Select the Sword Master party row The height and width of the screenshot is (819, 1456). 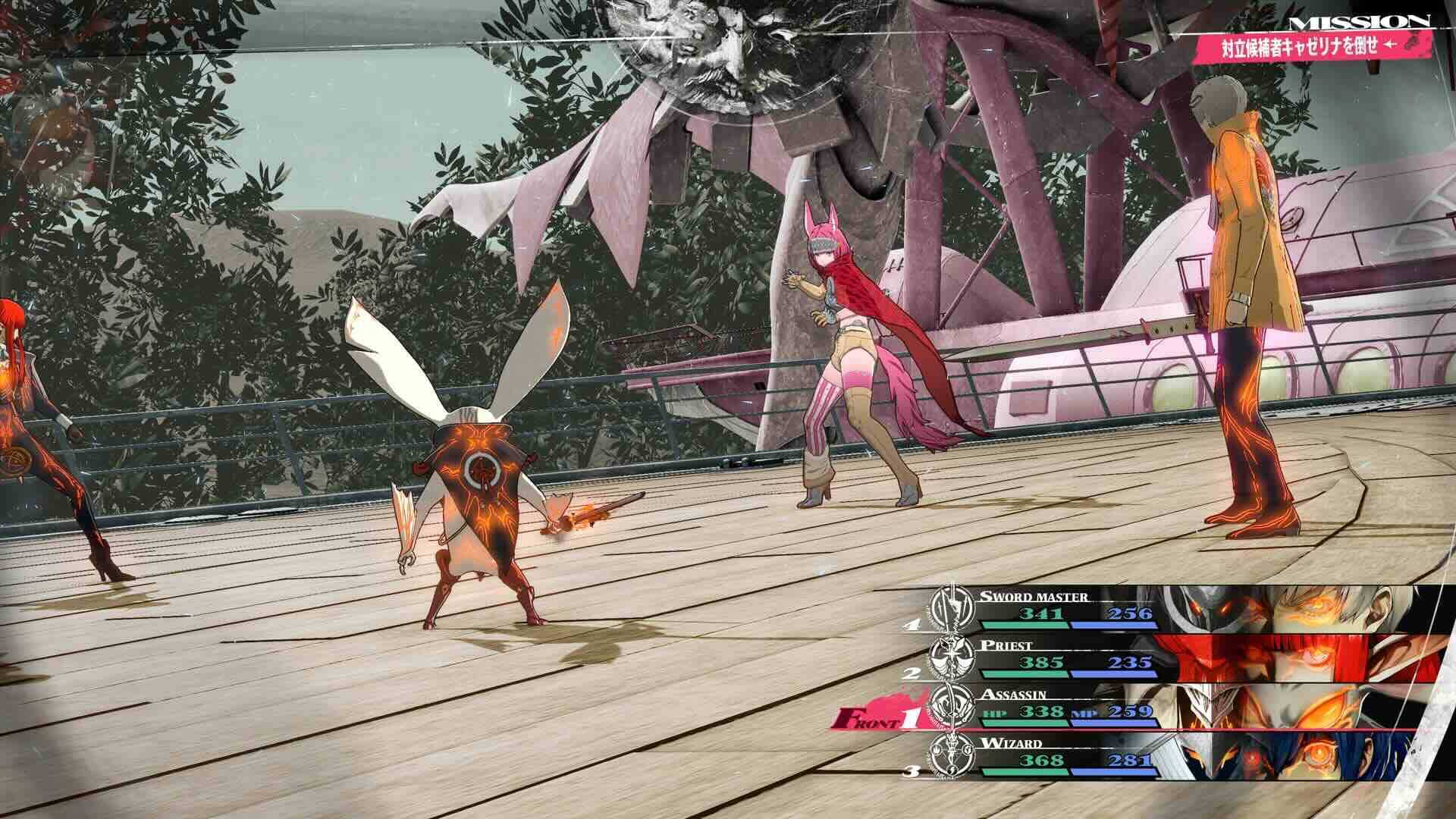coord(1062,609)
